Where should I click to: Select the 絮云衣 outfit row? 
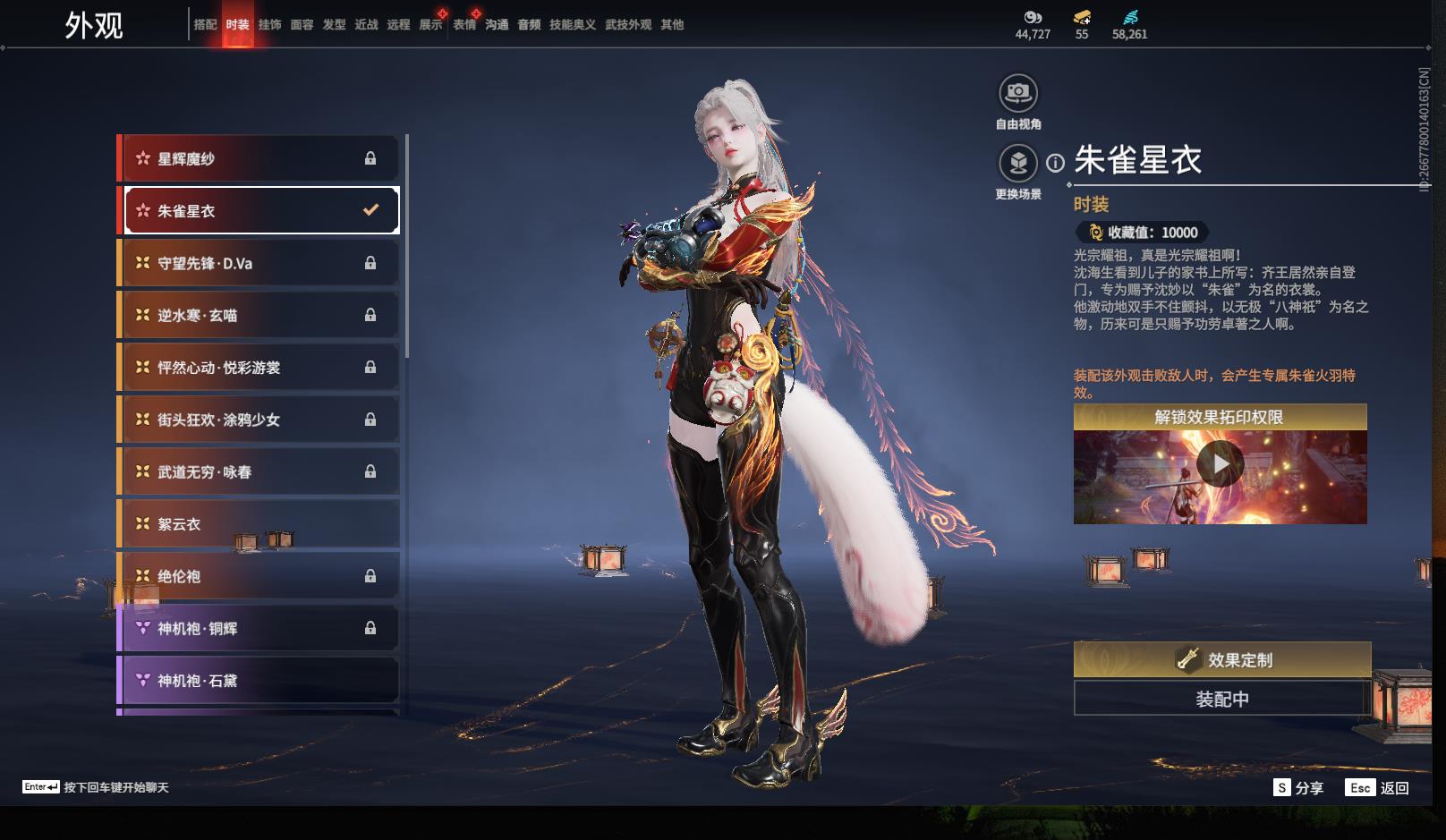(259, 524)
